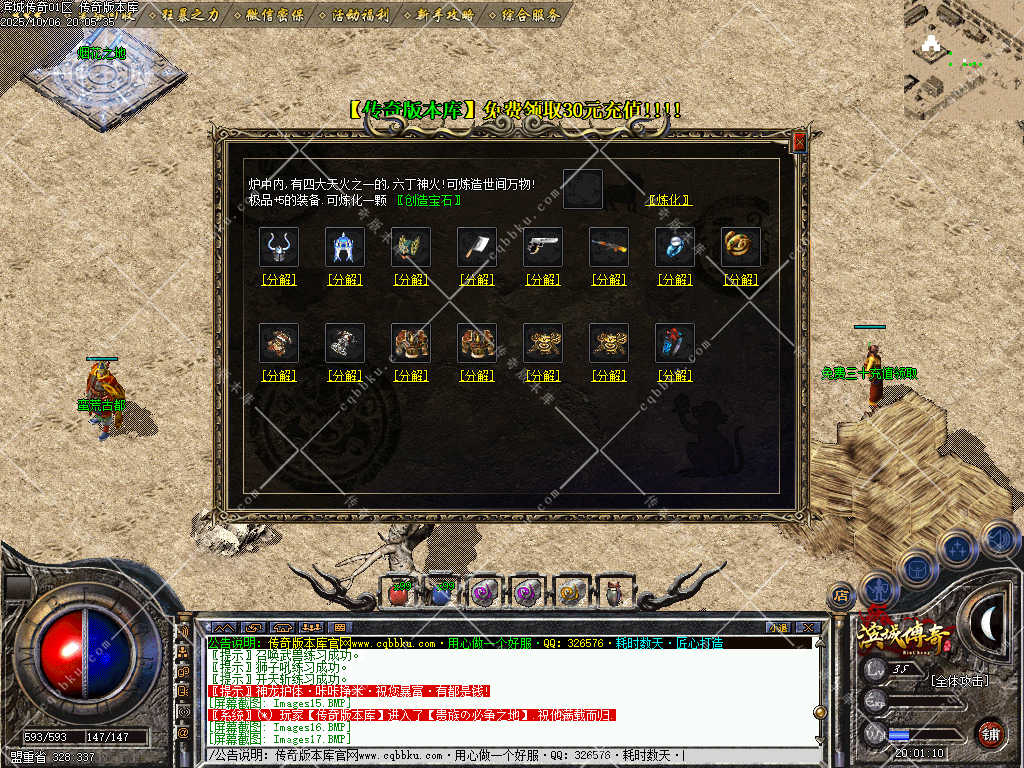This screenshot has width=1024, height=768.
Task: Select the cleaver weapon icon
Action: [477, 247]
